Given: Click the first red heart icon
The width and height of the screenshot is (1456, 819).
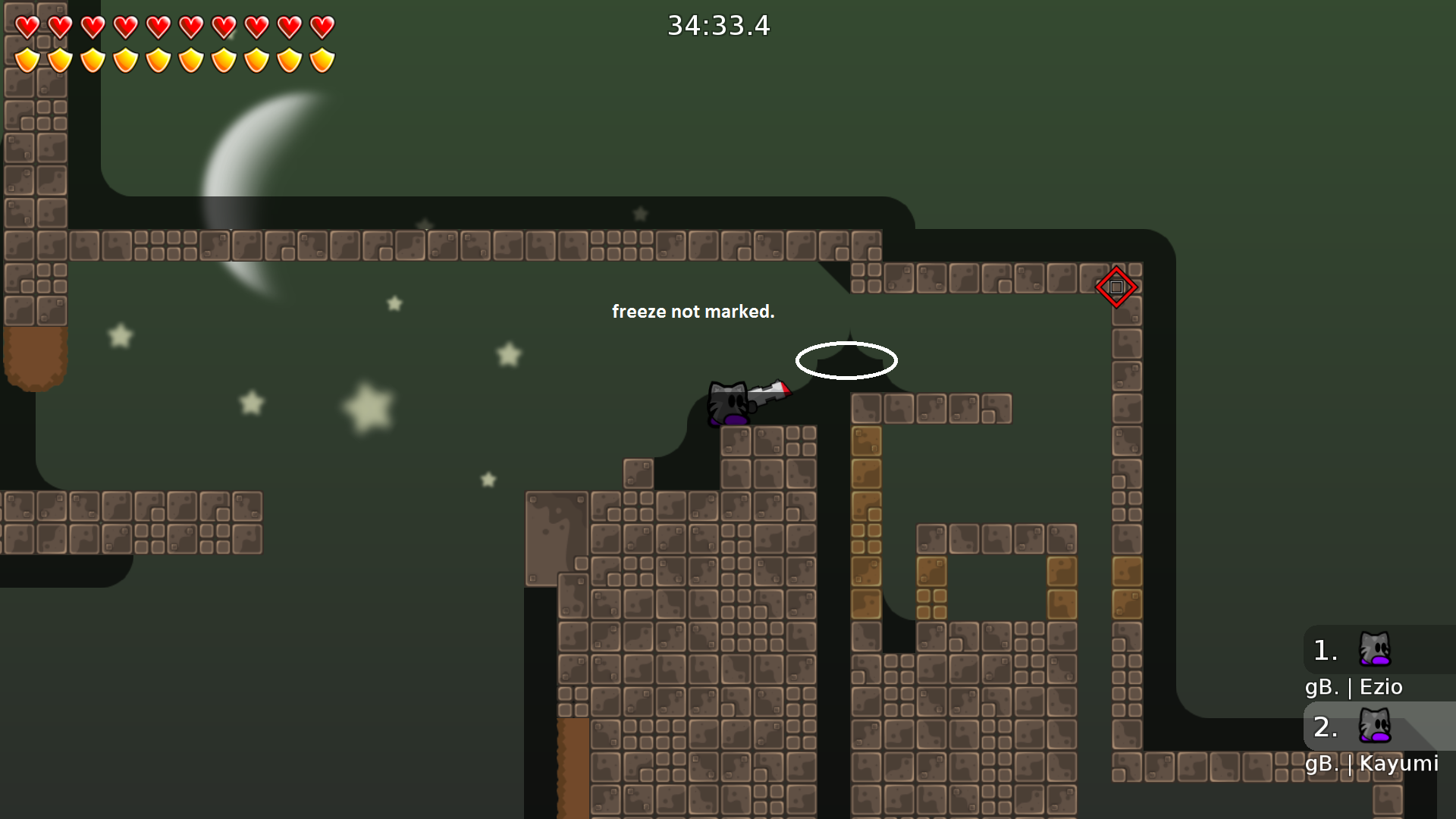Looking at the screenshot, I should (x=27, y=25).
